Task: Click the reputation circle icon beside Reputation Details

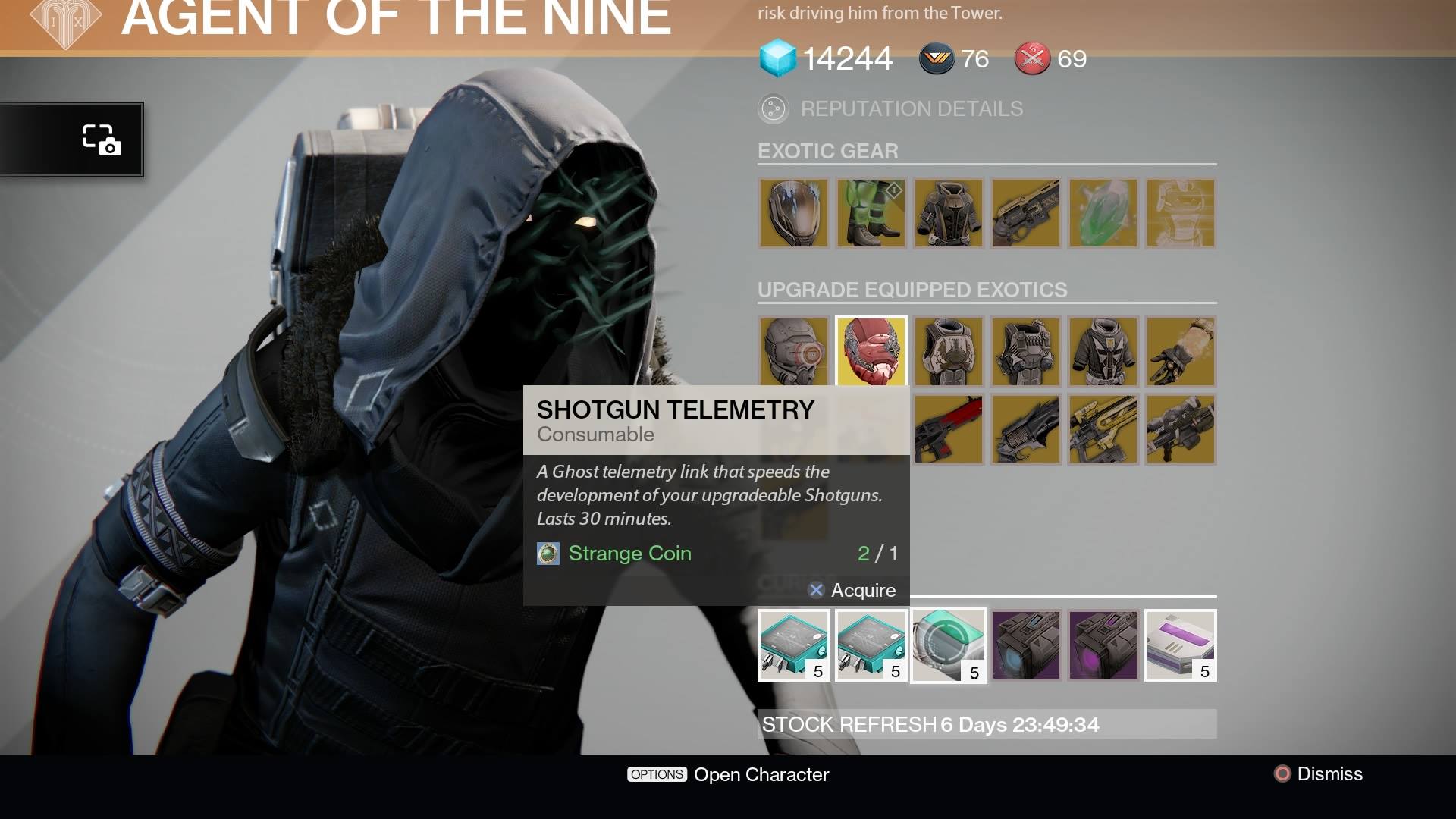Action: [773, 108]
